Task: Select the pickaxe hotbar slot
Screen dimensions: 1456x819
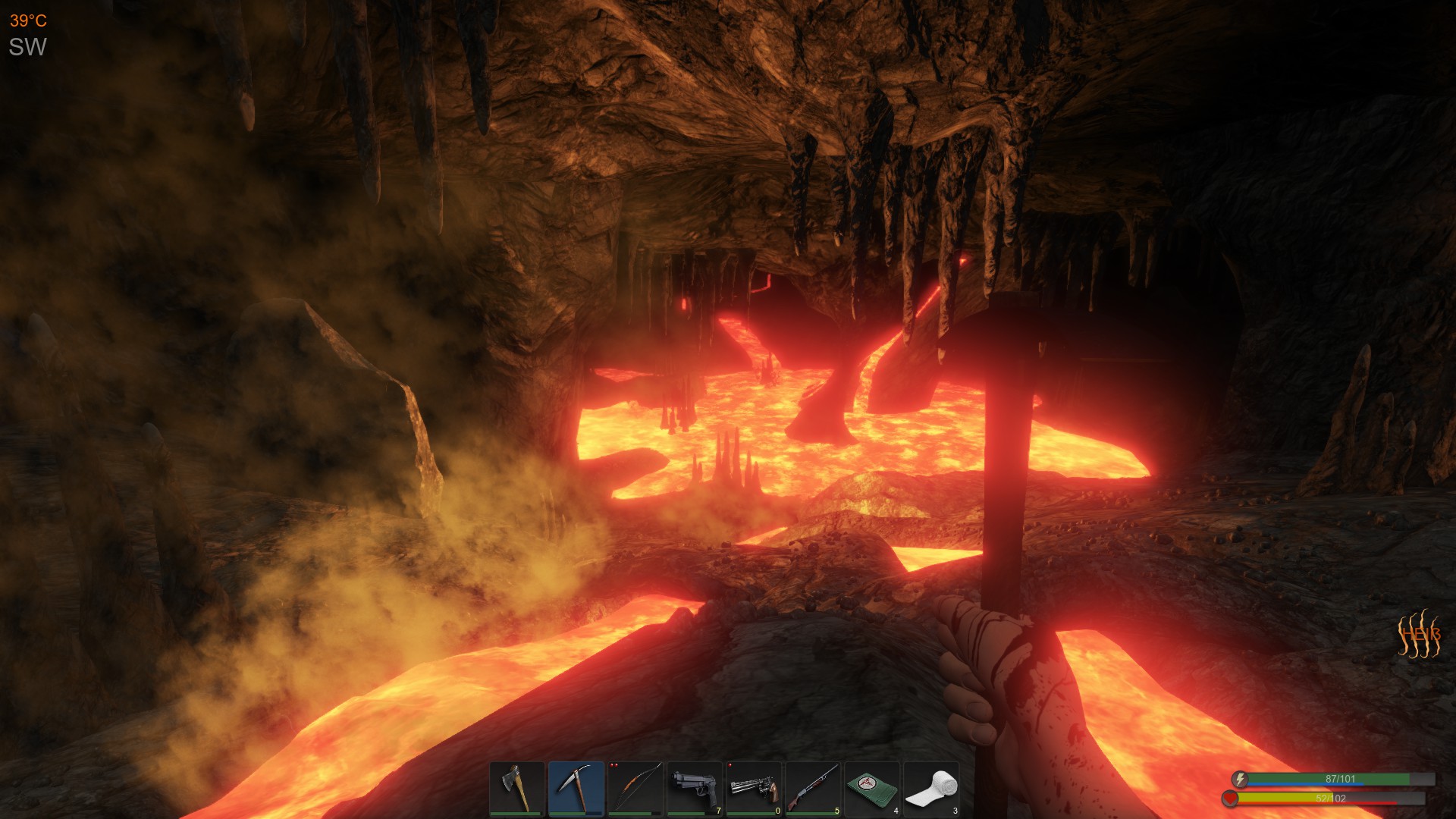Action: pos(576,789)
